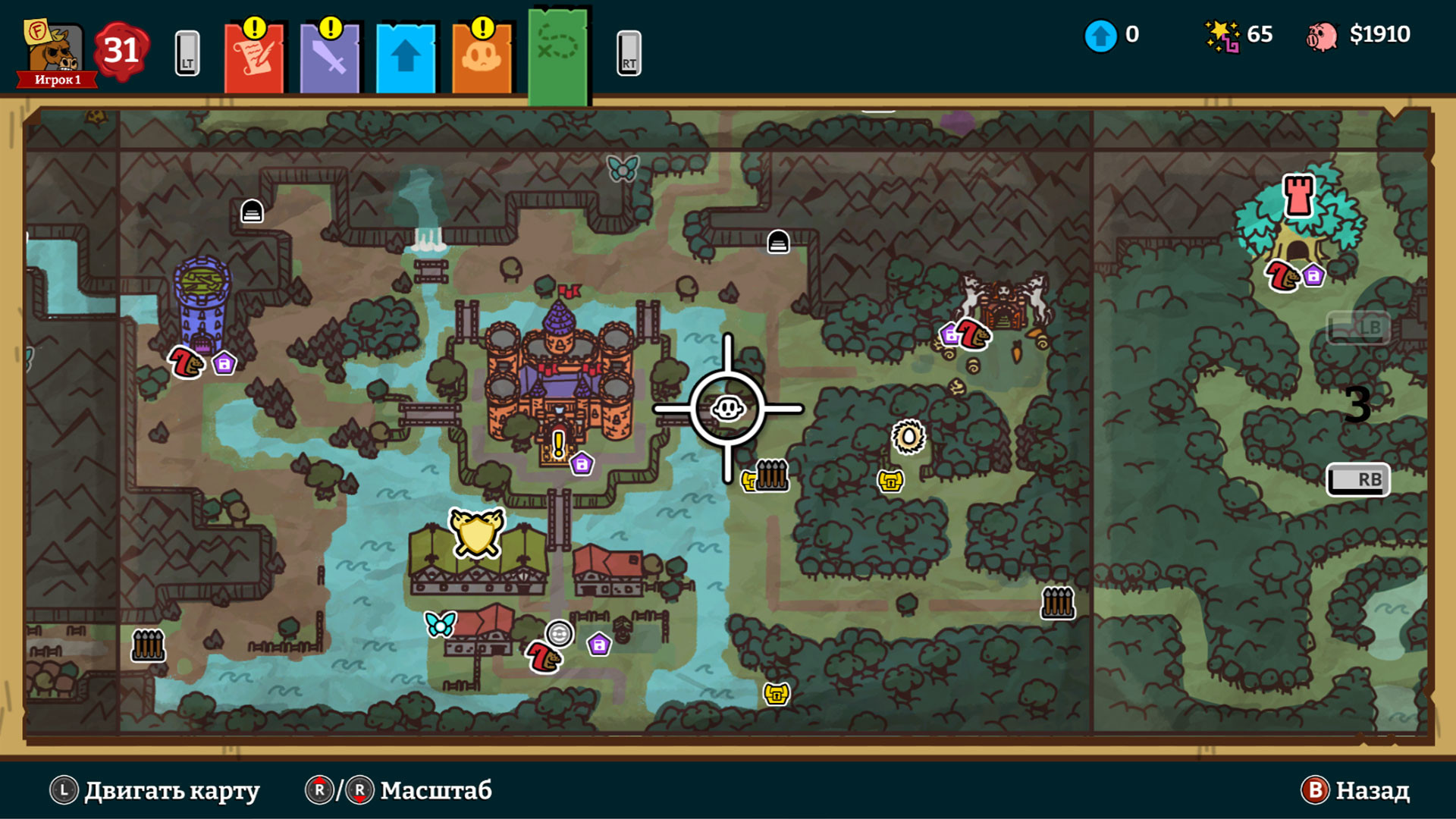
Task: Select the blue tower's purple shop marker
Action: (x=224, y=364)
